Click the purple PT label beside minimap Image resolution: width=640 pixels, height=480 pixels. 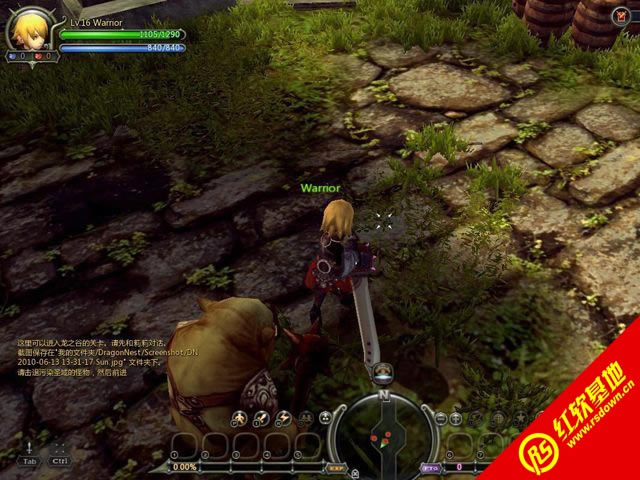coord(430,467)
